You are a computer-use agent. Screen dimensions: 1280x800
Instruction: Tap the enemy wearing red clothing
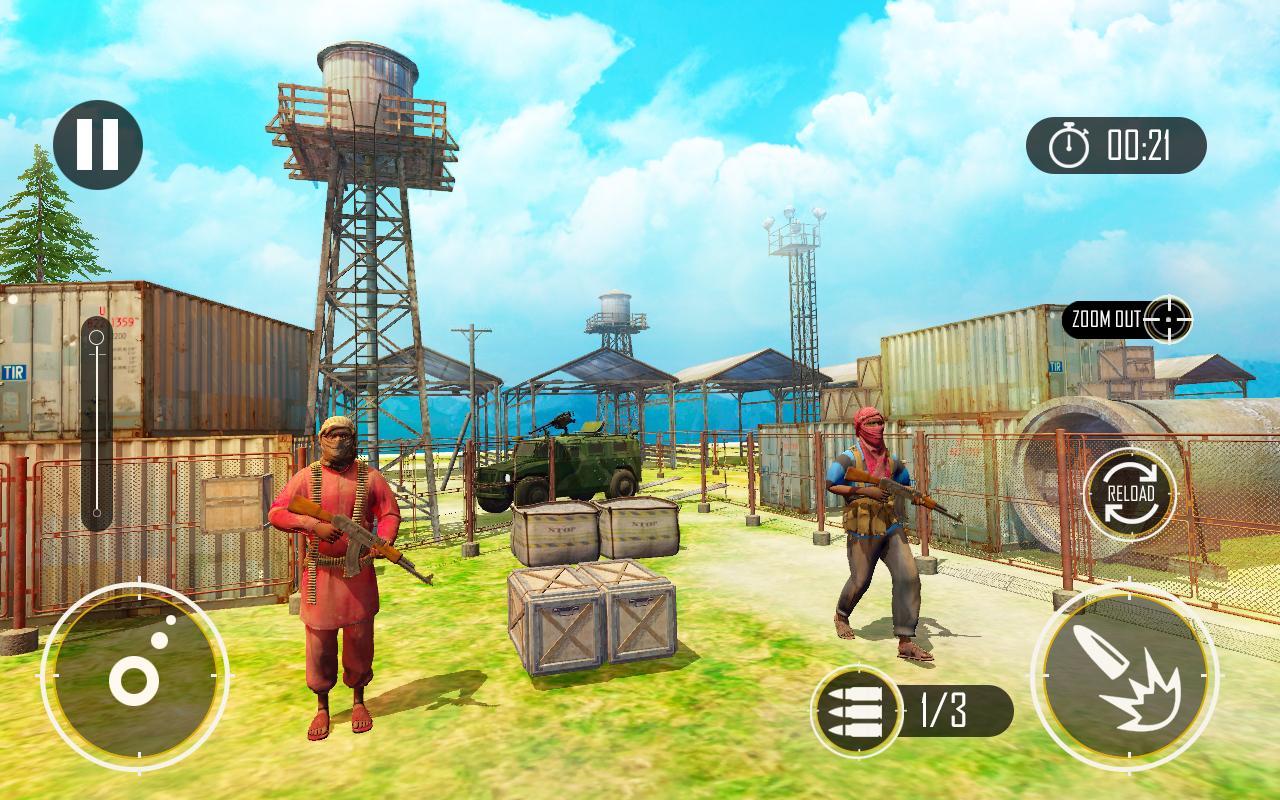tap(340, 560)
